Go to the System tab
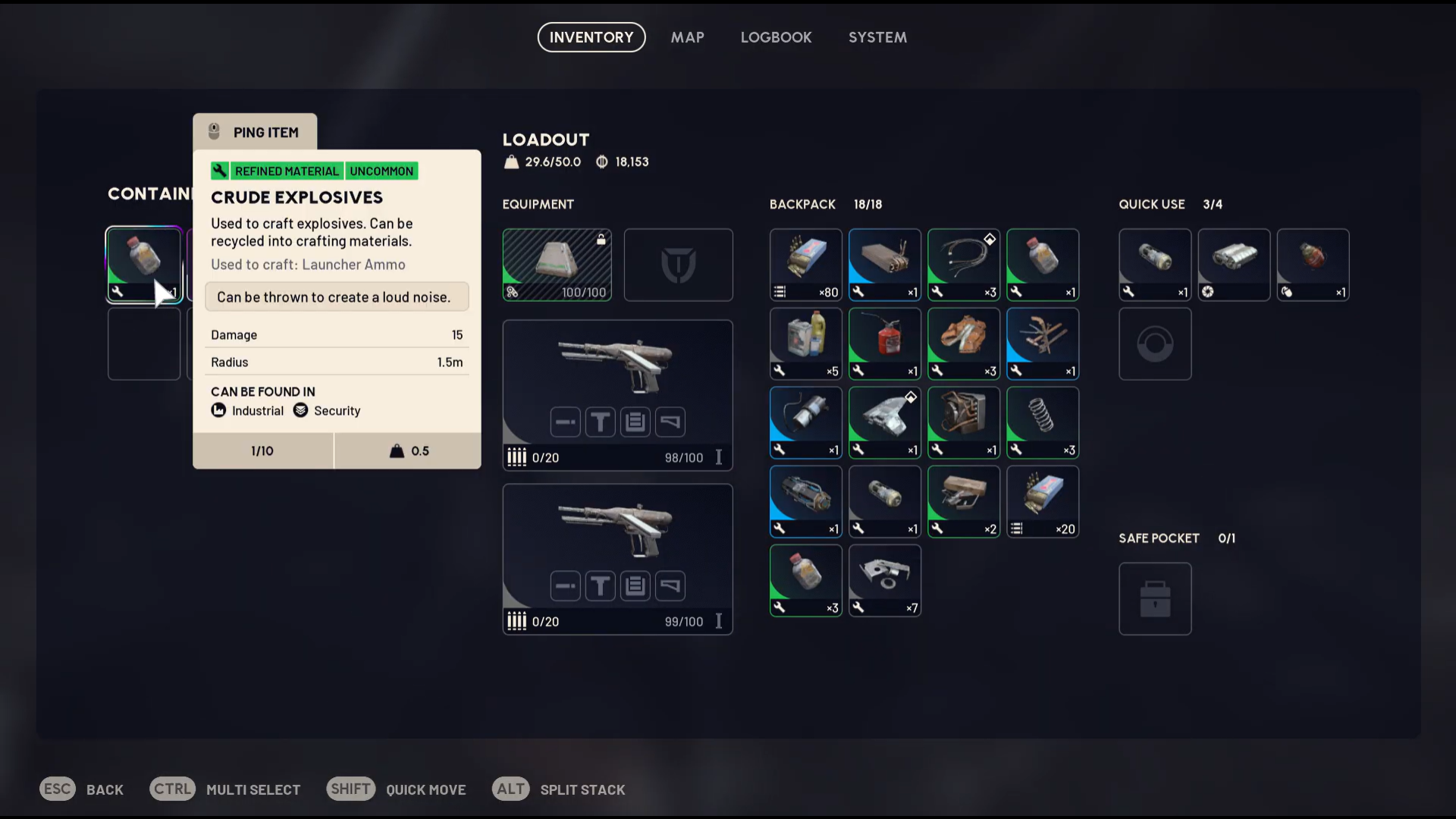1456x819 pixels. point(877,37)
